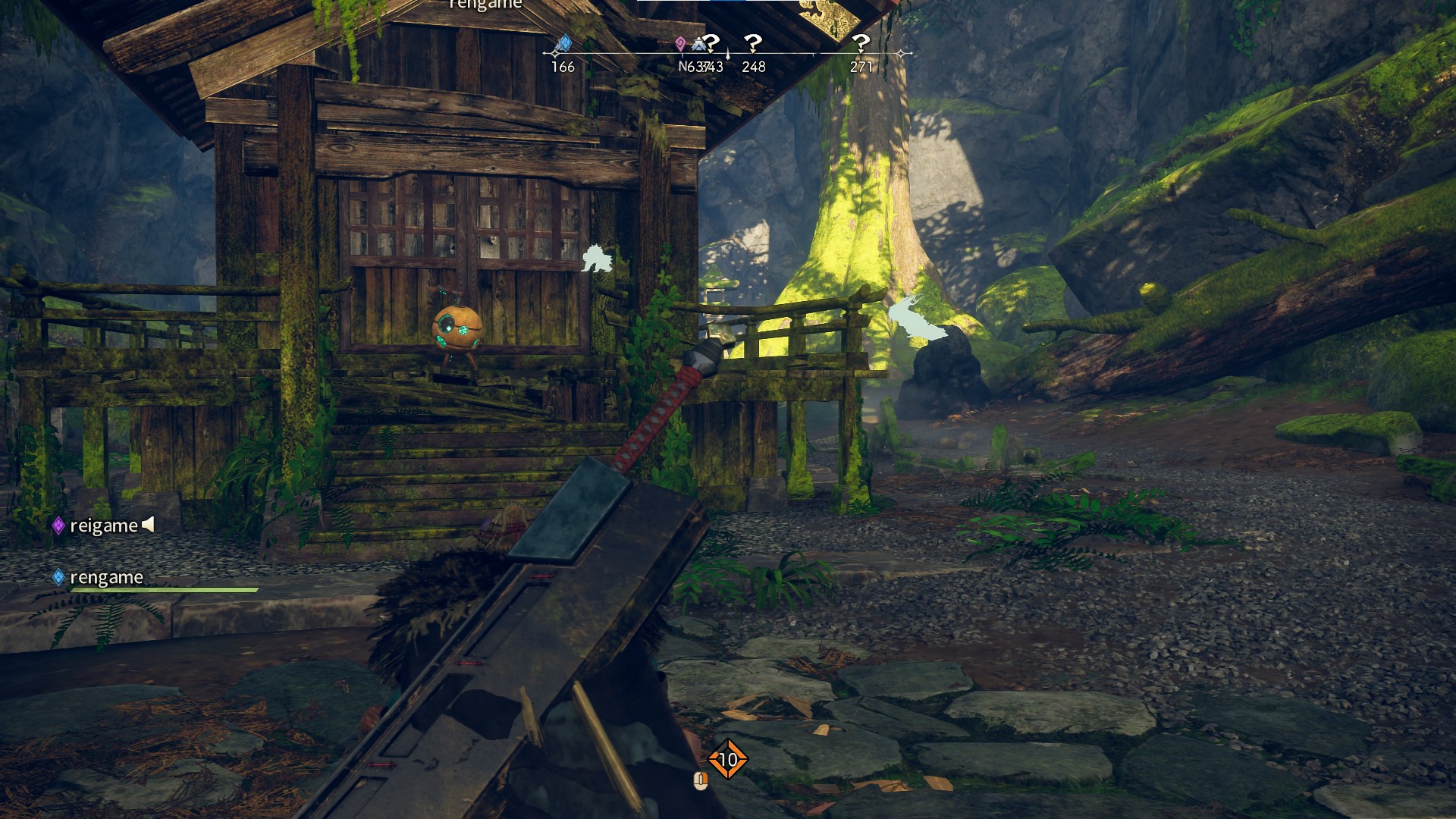
Task: Click the question mark marker labeled 271
Action: point(861,44)
